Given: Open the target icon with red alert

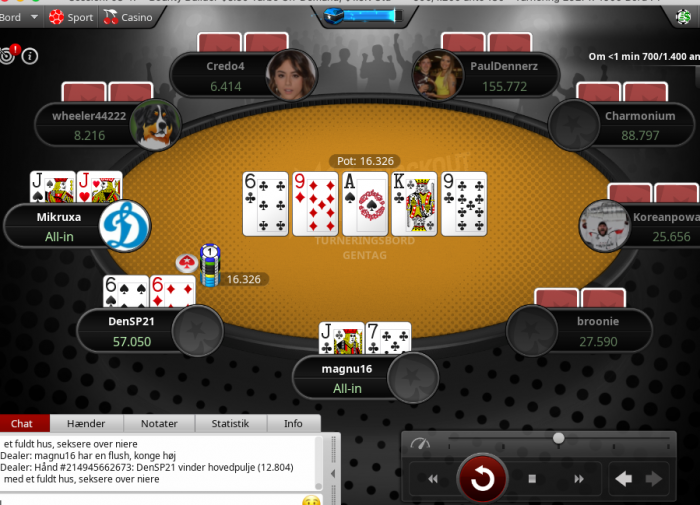Looking at the screenshot, I should point(9,55).
